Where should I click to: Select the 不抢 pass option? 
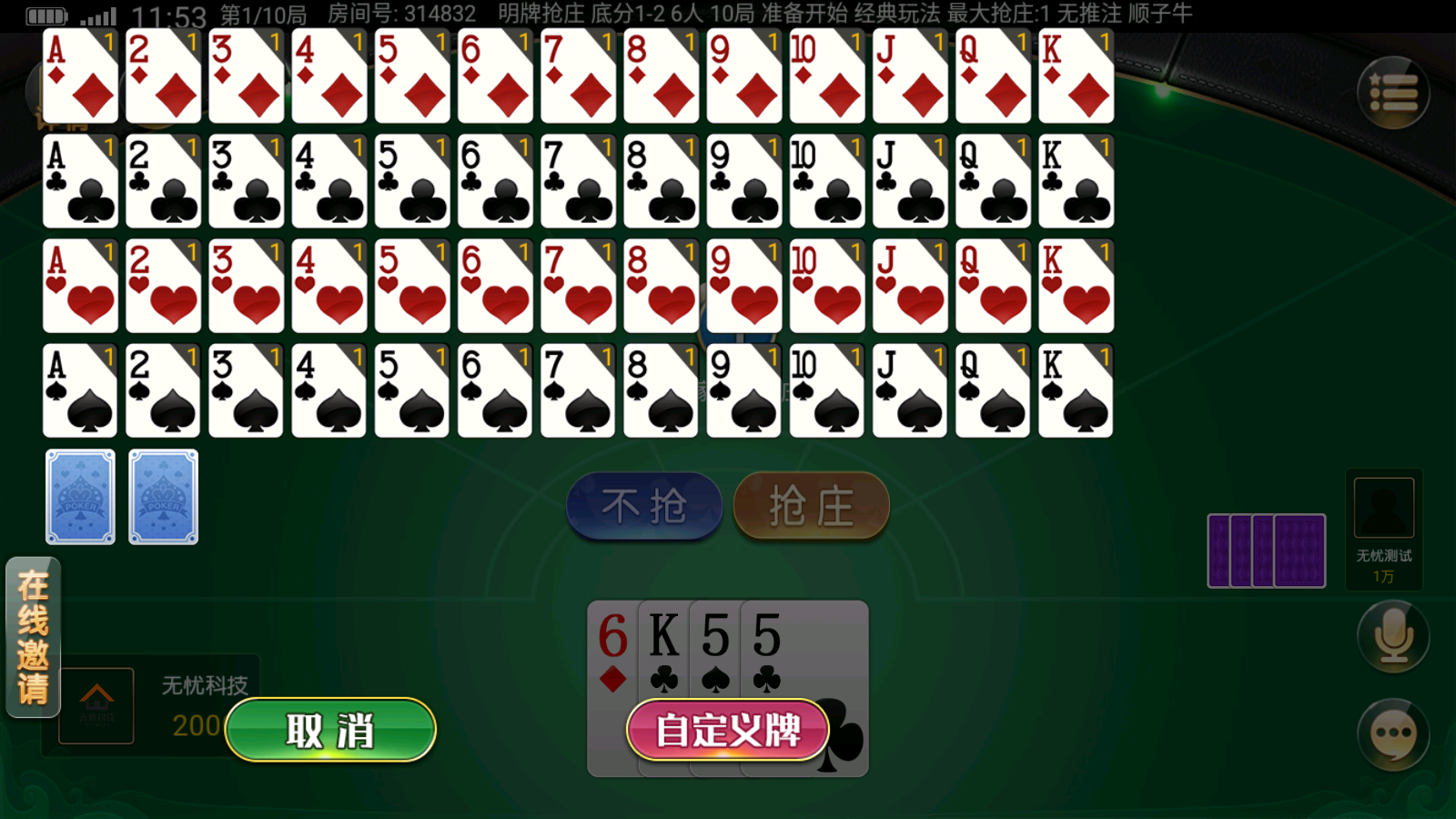coord(643,507)
